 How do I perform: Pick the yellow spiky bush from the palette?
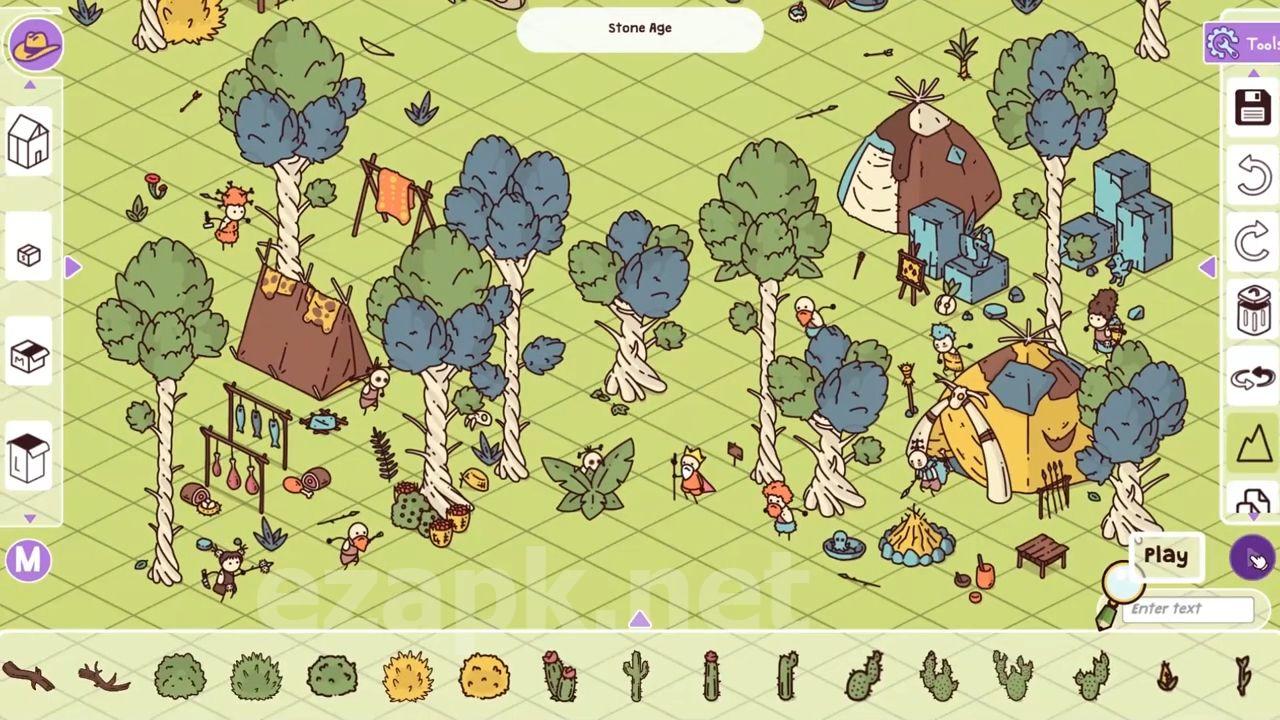pyautogui.click(x=407, y=676)
